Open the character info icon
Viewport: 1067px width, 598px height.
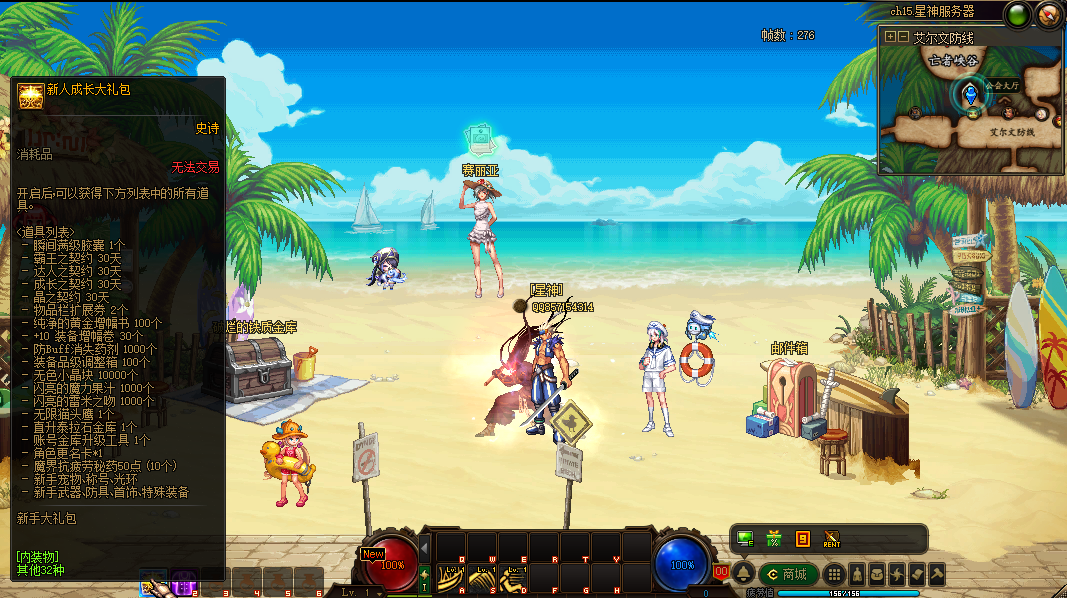coord(857,574)
